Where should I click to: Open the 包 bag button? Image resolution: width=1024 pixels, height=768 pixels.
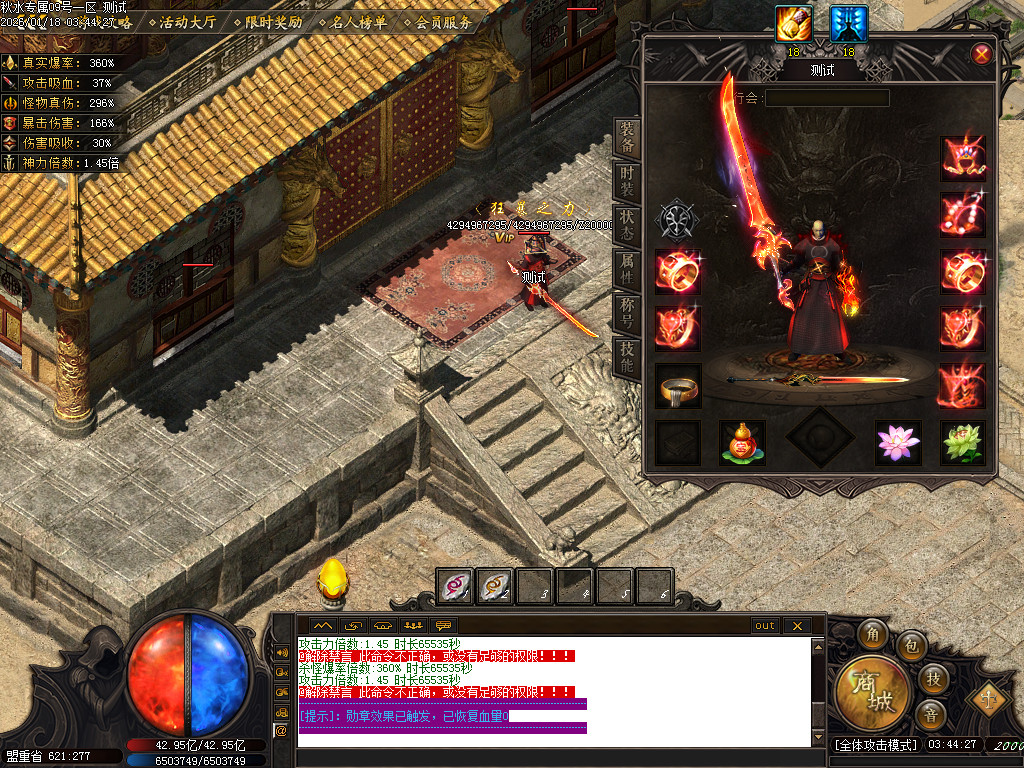click(x=910, y=645)
